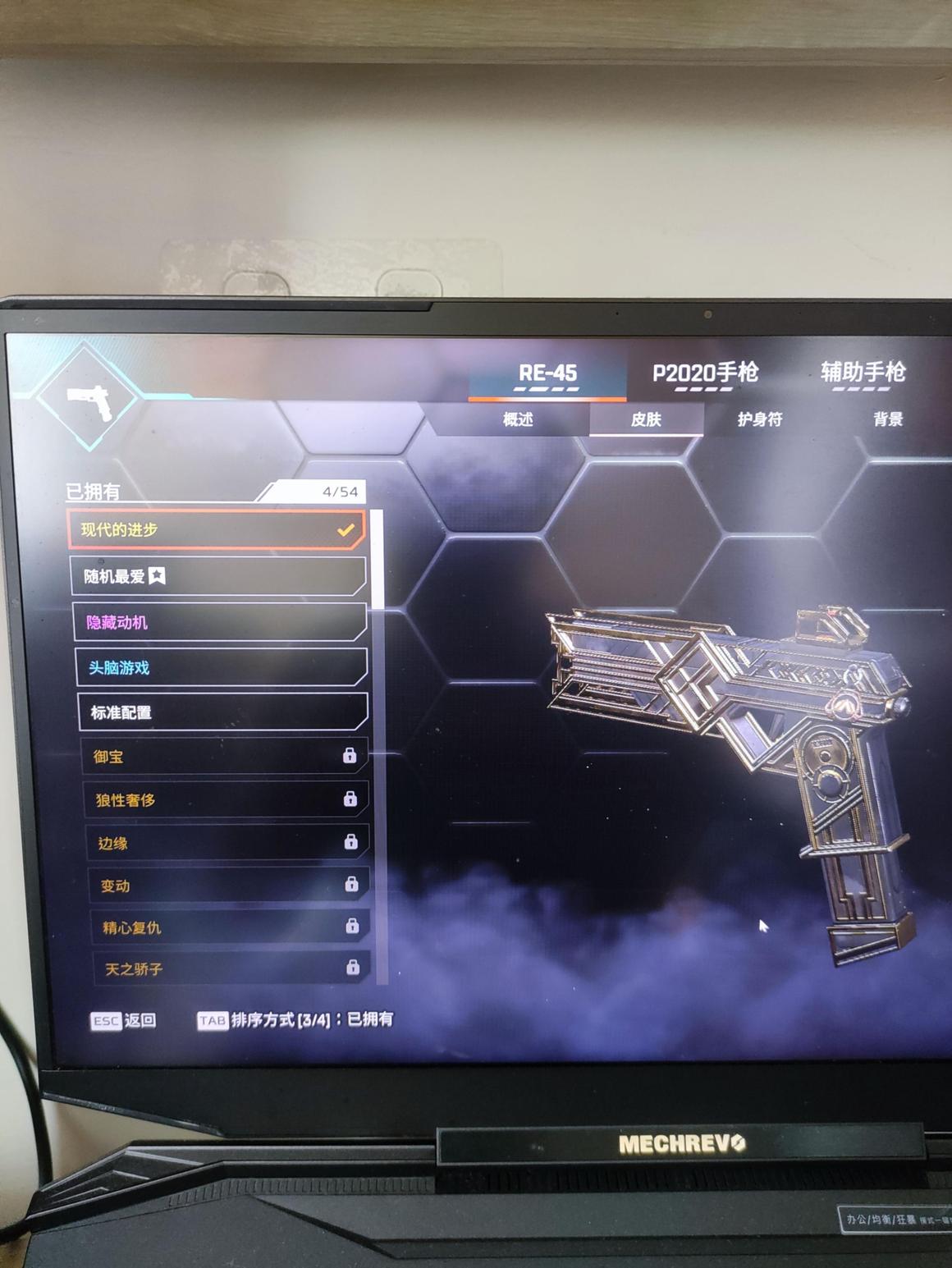Equip the 隐藏动机 skin
The height and width of the screenshot is (1268, 952).
[x=220, y=622]
